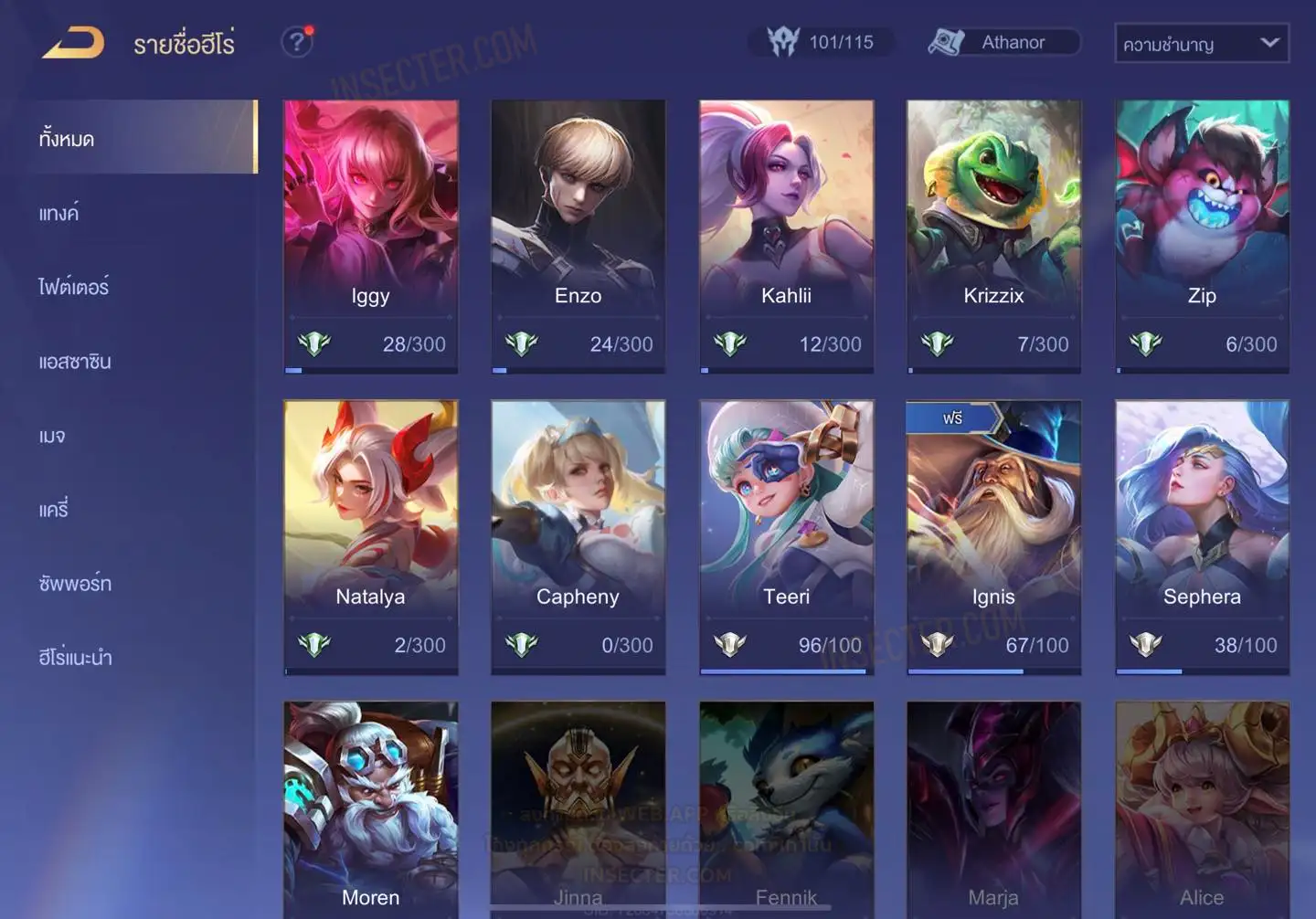Viewport: 1316px width, 919px height.
Task: Expand the ความชำนาญ sort dropdown
Action: pos(1201,43)
